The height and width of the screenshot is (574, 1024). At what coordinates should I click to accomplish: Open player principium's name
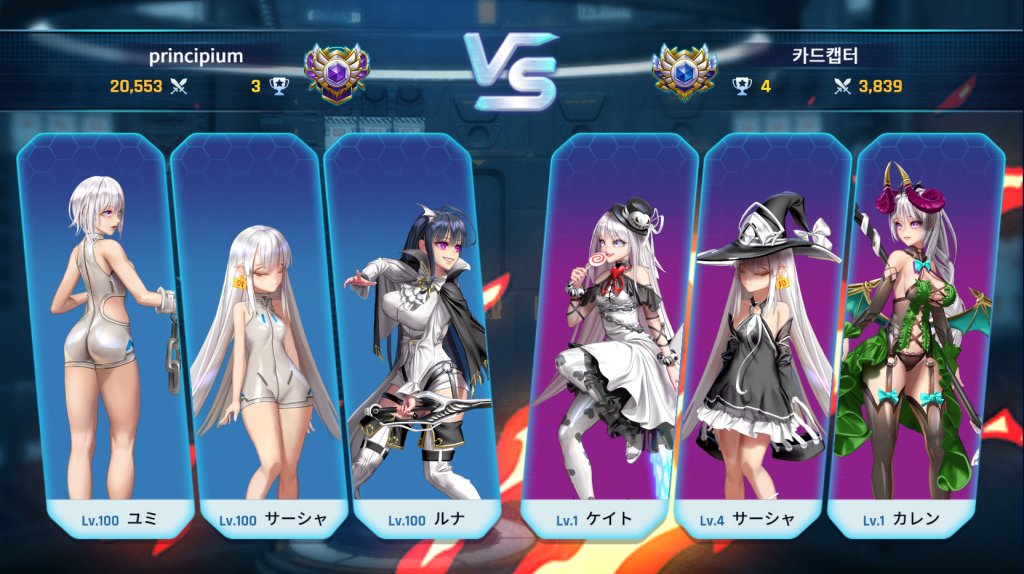(x=196, y=56)
